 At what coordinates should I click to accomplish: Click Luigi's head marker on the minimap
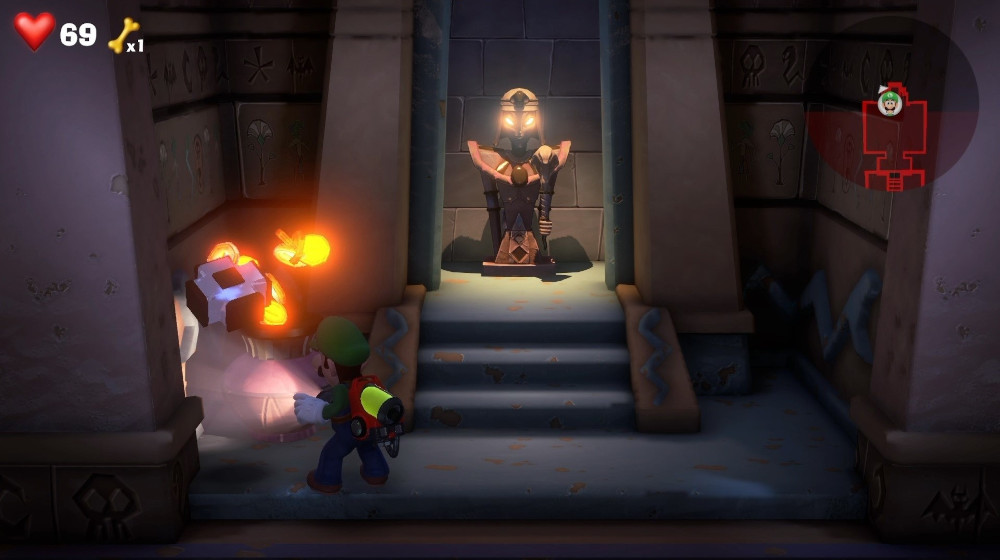coord(889,101)
